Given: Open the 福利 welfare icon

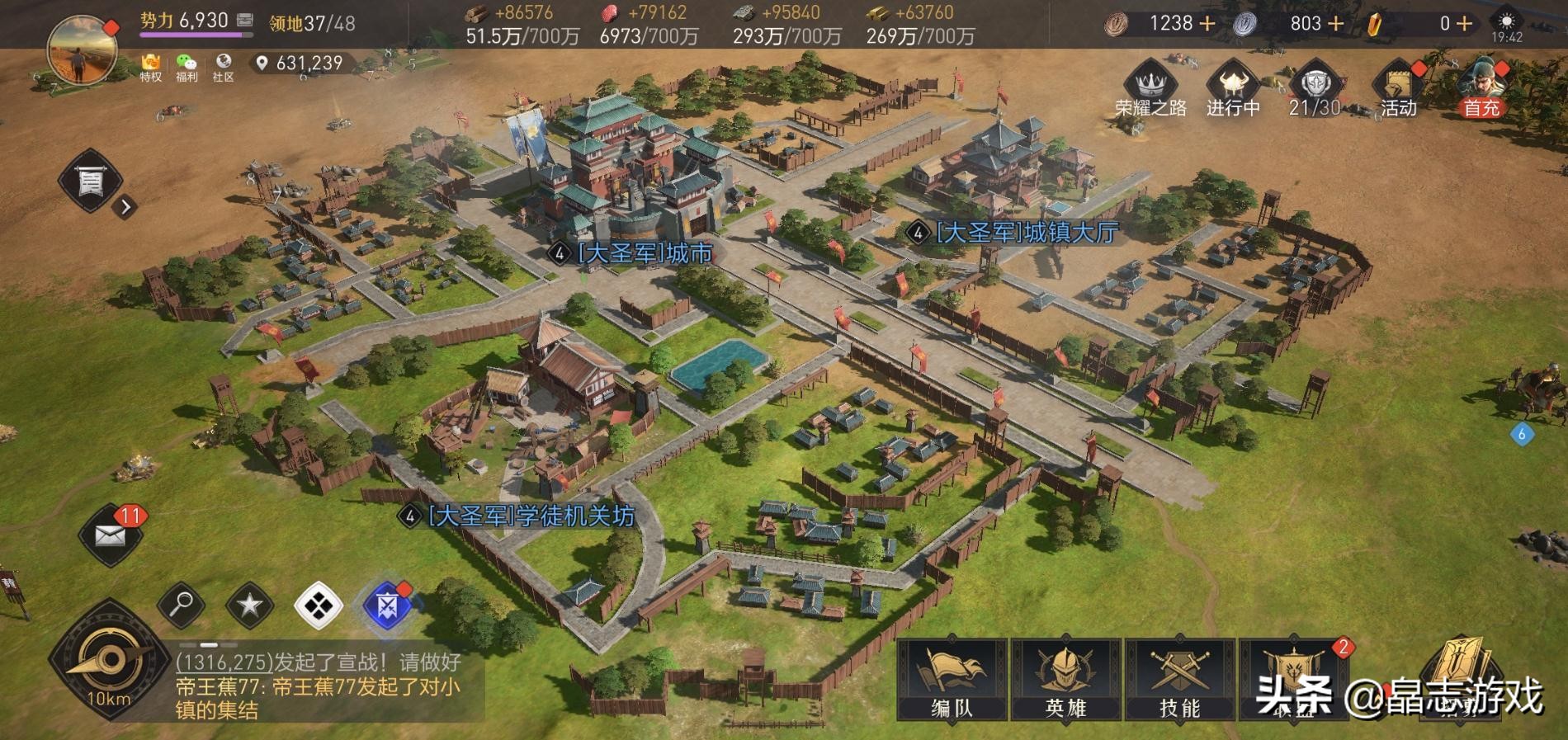Looking at the screenshot, I should click(x=187, y=67).
